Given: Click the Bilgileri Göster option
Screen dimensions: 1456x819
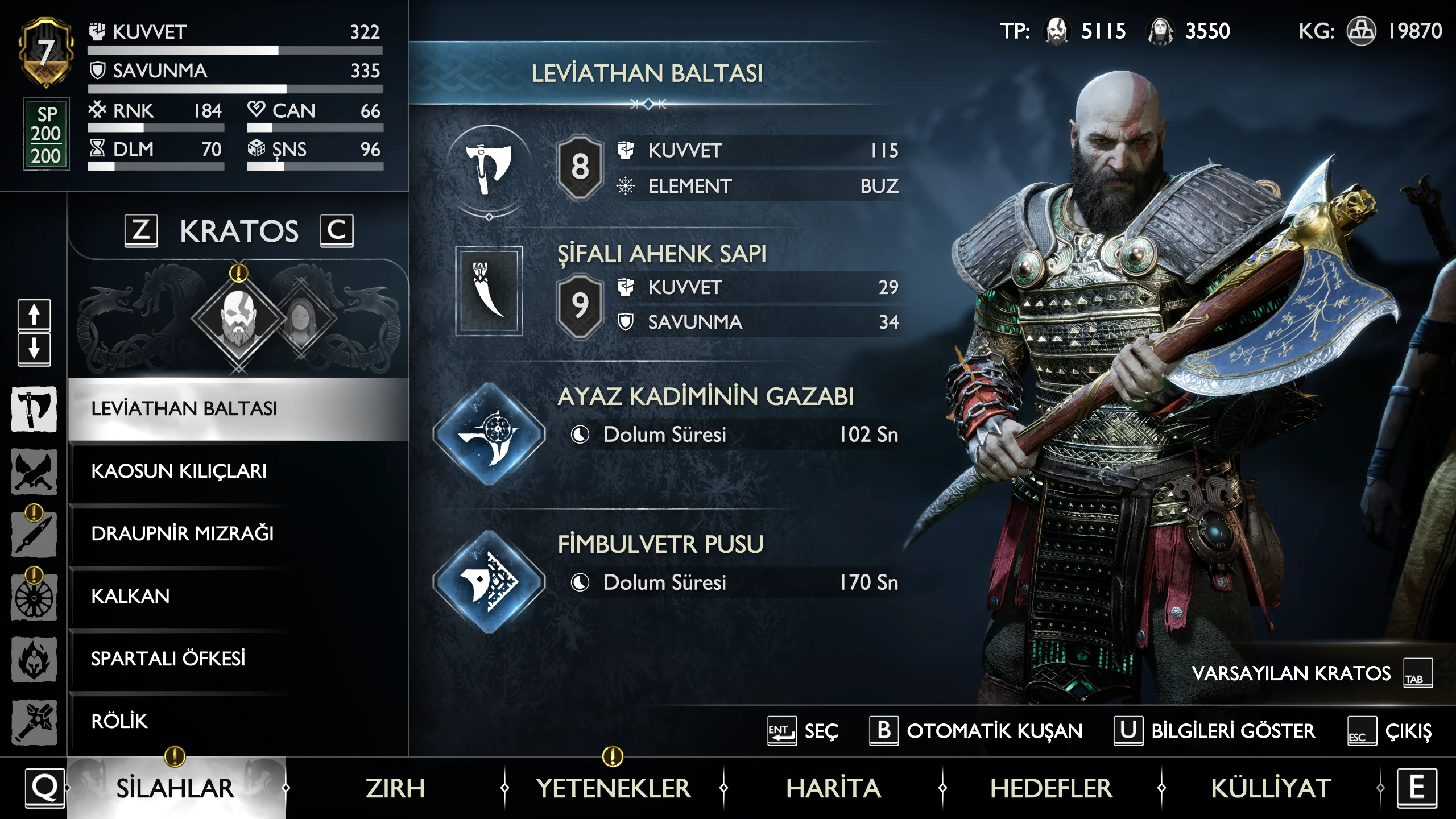Looking at the screenshot, I should [1215, 731].
